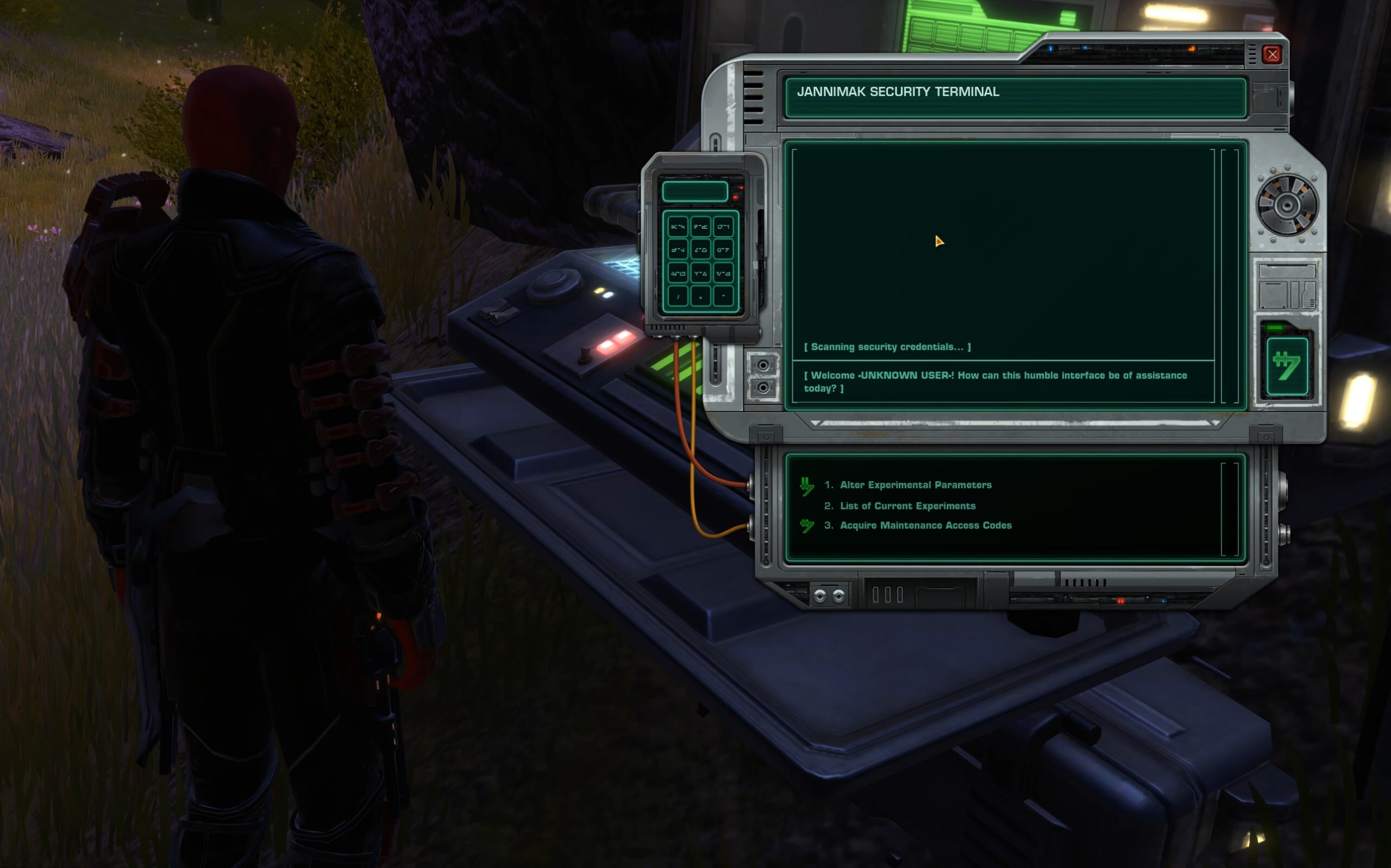
Task: Select Alter Experimental Parameters
Action: tap(916, 485)
